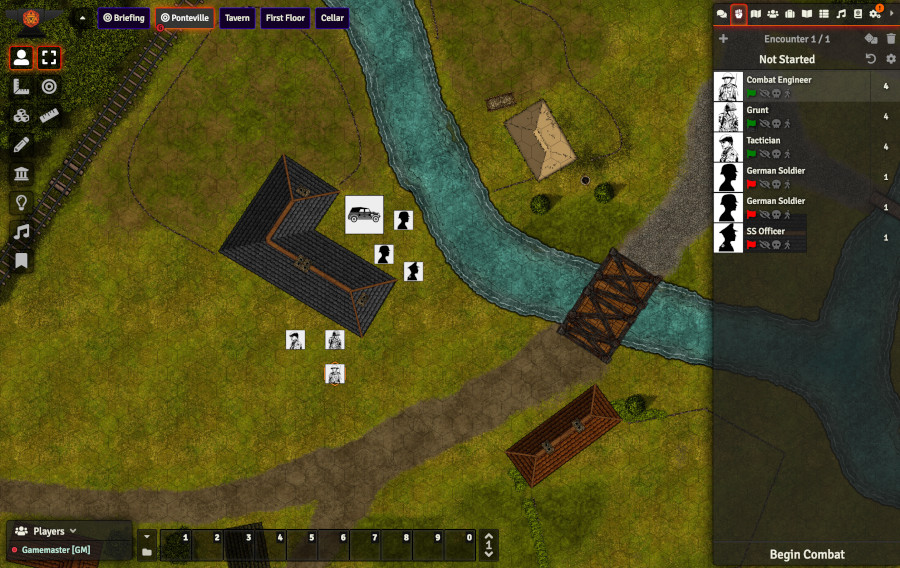Go to the First Floor scene

coord(286,18)
